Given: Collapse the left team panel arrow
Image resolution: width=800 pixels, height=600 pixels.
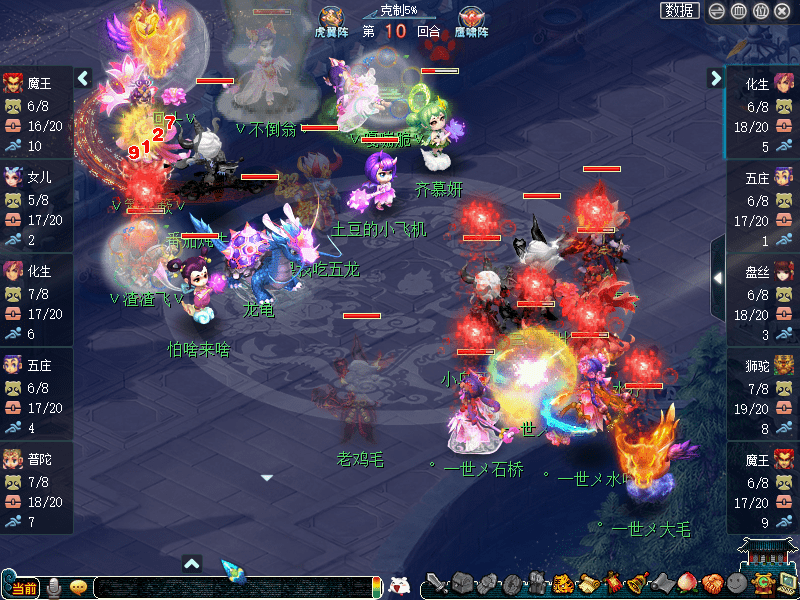Looking at the screenshot, I should pos(83,78).
